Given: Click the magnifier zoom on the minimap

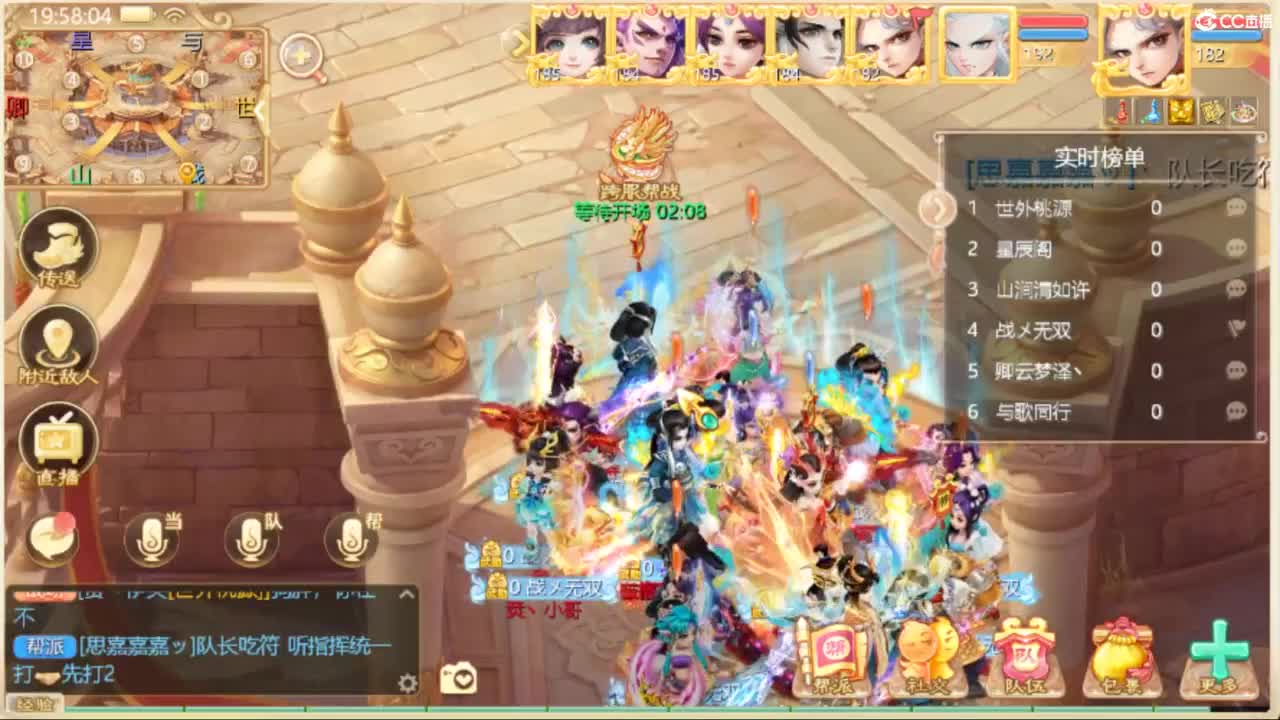Looking at the screenshot, I should click(299, 55).
